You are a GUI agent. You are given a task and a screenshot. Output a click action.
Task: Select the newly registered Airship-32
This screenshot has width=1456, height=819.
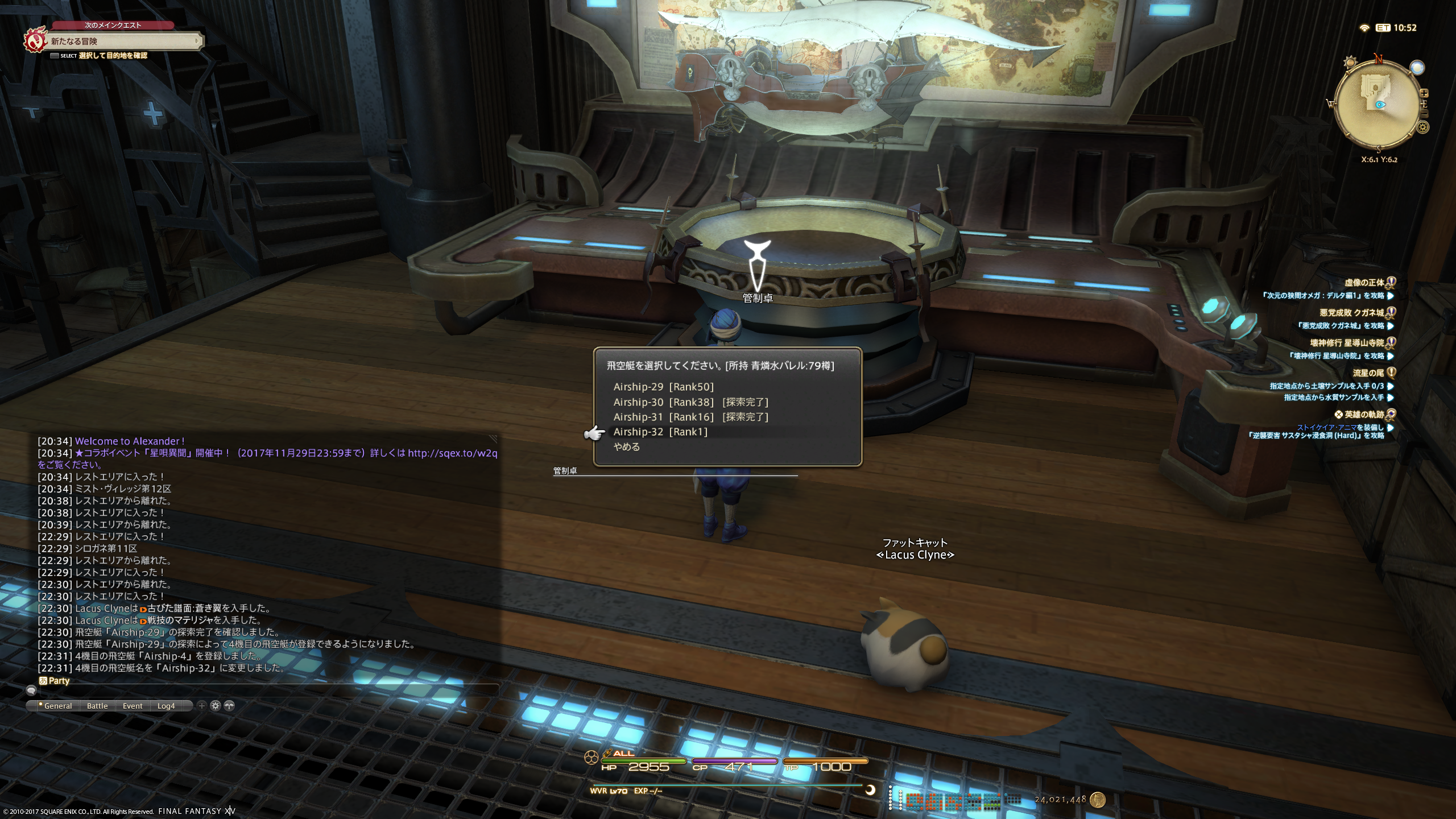click(660, 432)
